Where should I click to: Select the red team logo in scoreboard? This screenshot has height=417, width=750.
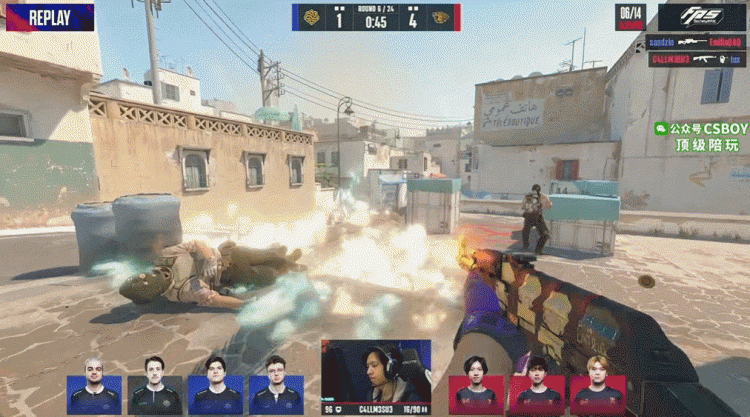pyautogui.click(x=440, y=17)
